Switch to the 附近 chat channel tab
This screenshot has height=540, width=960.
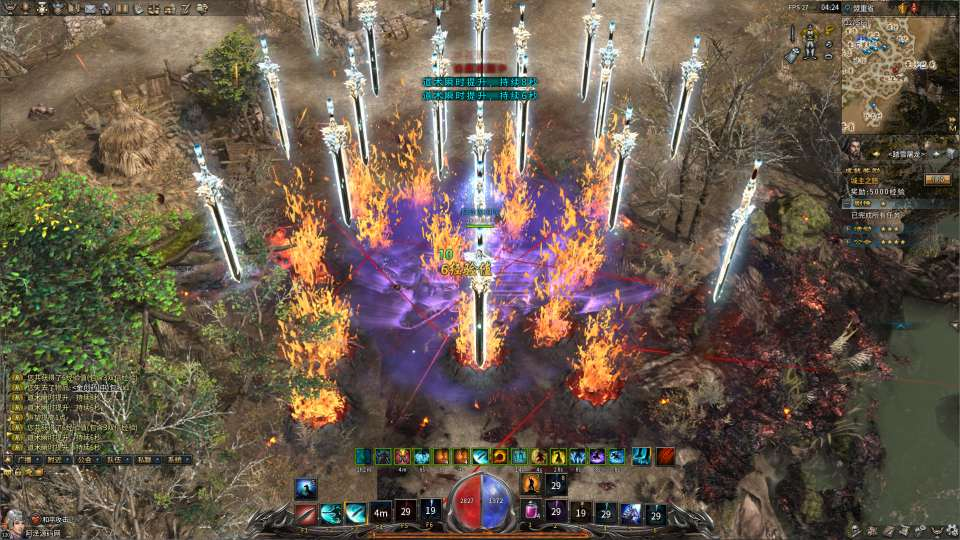pos(53,460)
